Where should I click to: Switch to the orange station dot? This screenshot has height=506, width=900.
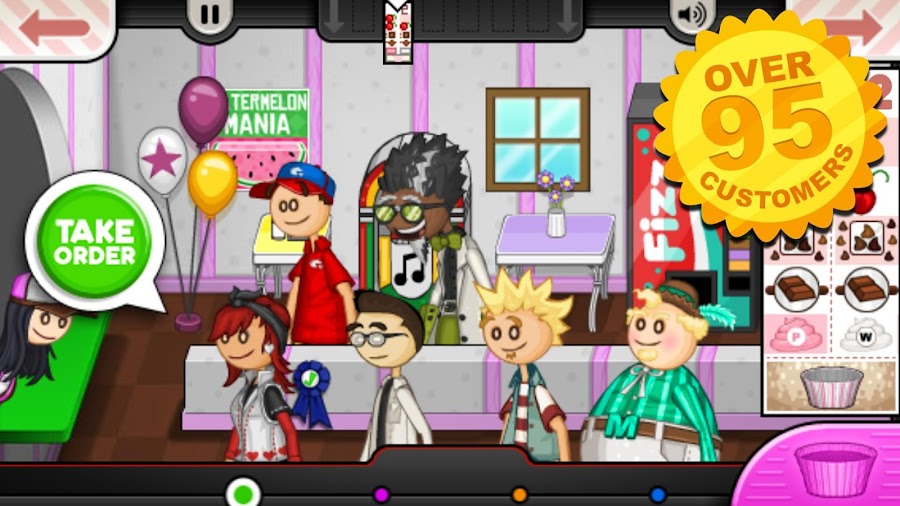pyautogui.click(x=519, y=494)
